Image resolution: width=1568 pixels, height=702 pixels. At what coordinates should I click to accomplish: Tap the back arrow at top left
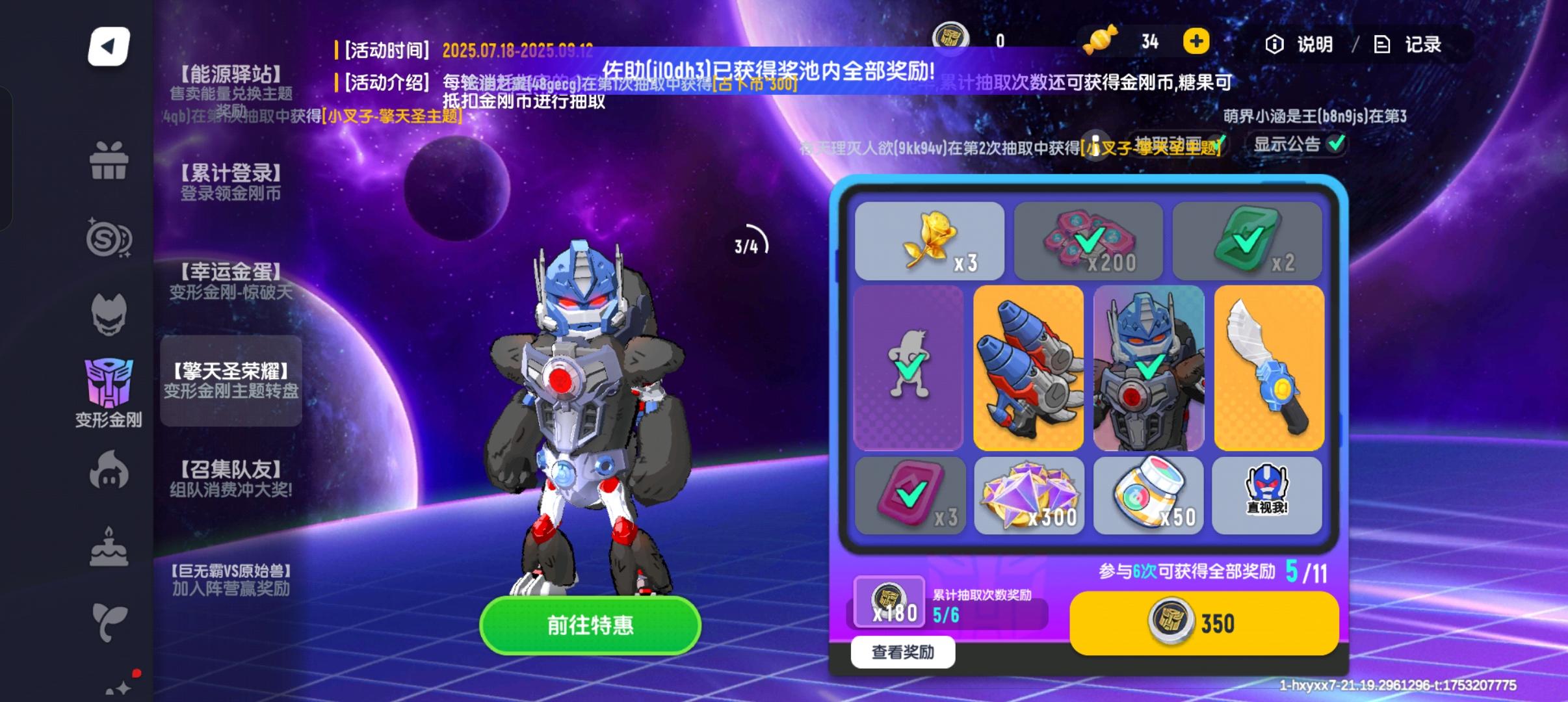pos(108,45)
